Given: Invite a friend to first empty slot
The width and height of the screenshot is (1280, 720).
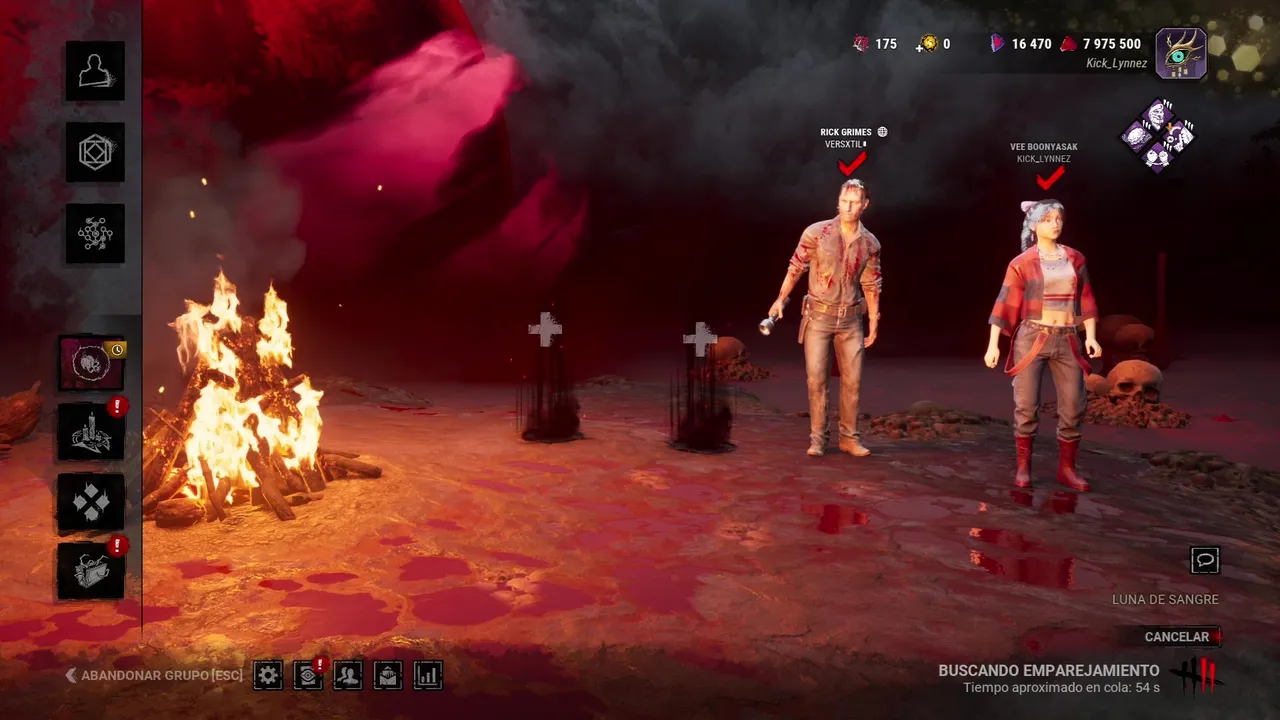Looking at the screenshot, I should (545, 330).
